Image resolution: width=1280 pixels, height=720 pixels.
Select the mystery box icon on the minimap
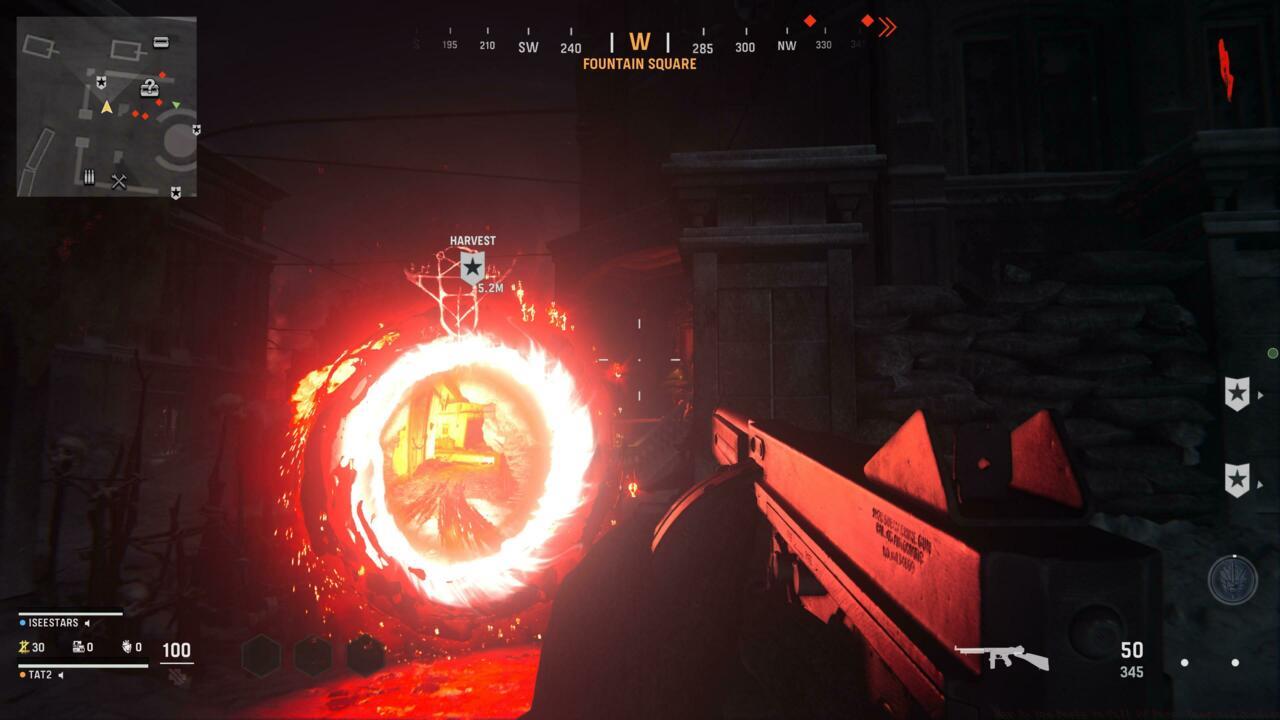149,89
